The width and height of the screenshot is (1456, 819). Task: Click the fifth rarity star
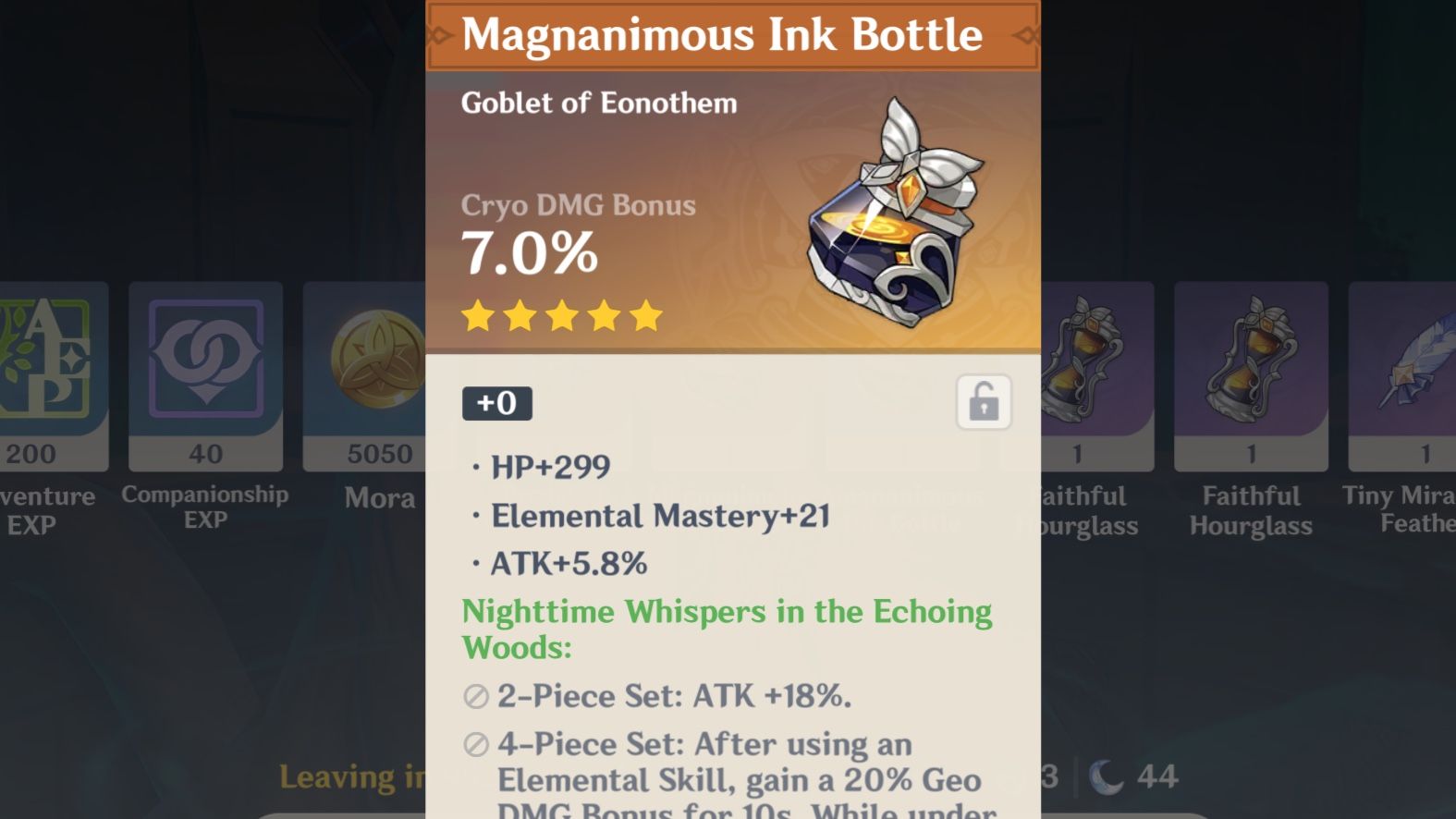click(644, 316)
